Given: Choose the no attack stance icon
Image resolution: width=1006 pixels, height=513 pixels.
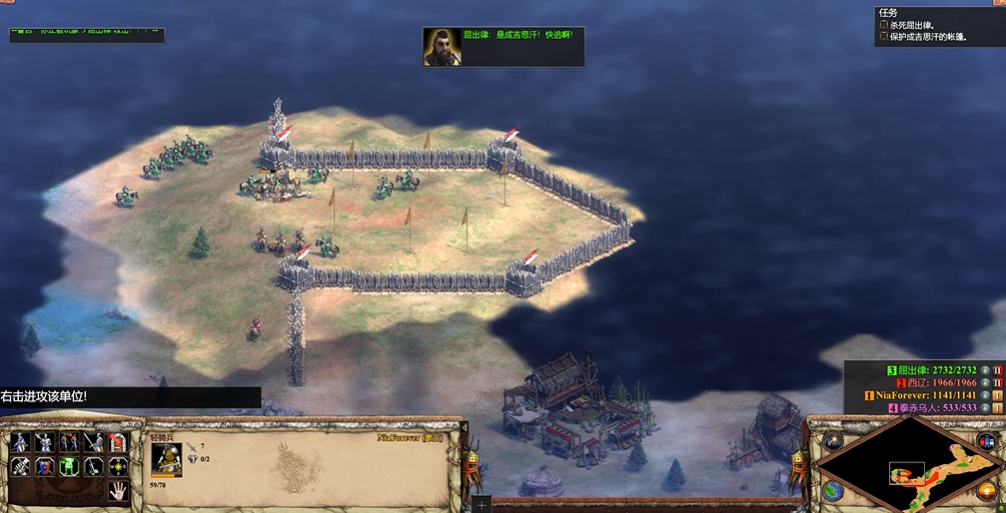Looking at the screenshot, I should tap(93, 466).
